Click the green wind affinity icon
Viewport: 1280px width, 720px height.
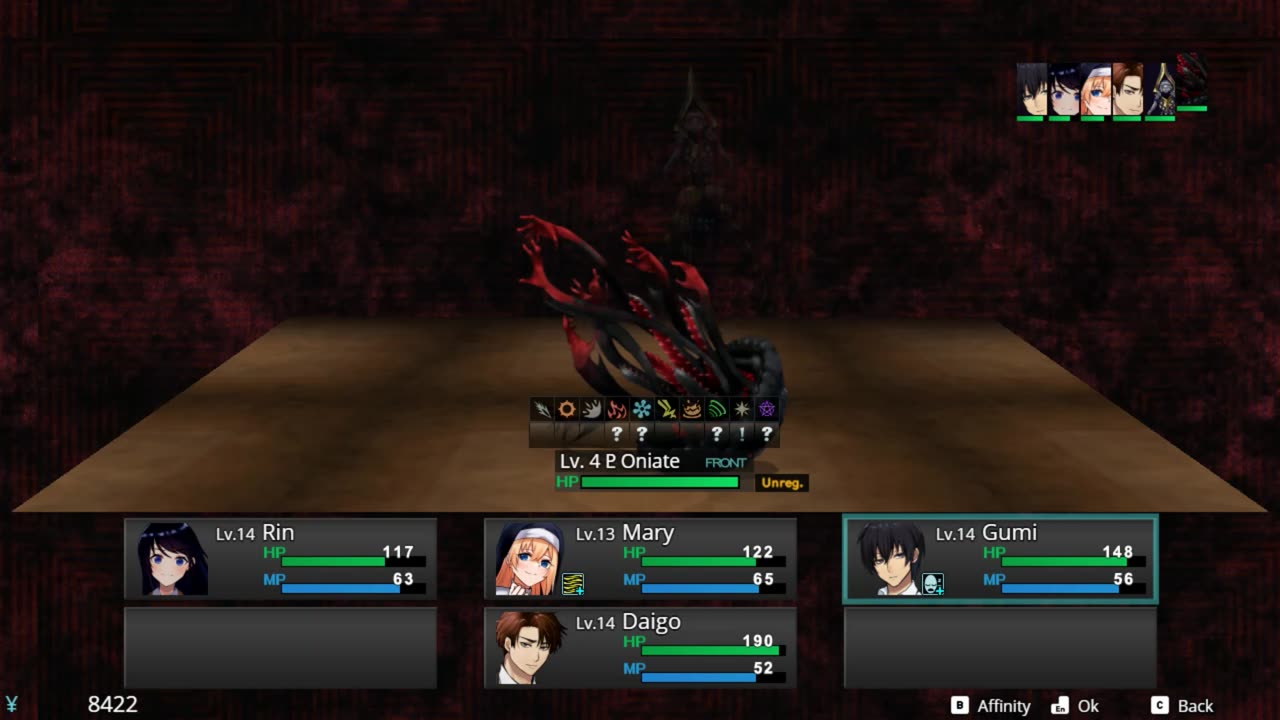(x=717, y=409)
